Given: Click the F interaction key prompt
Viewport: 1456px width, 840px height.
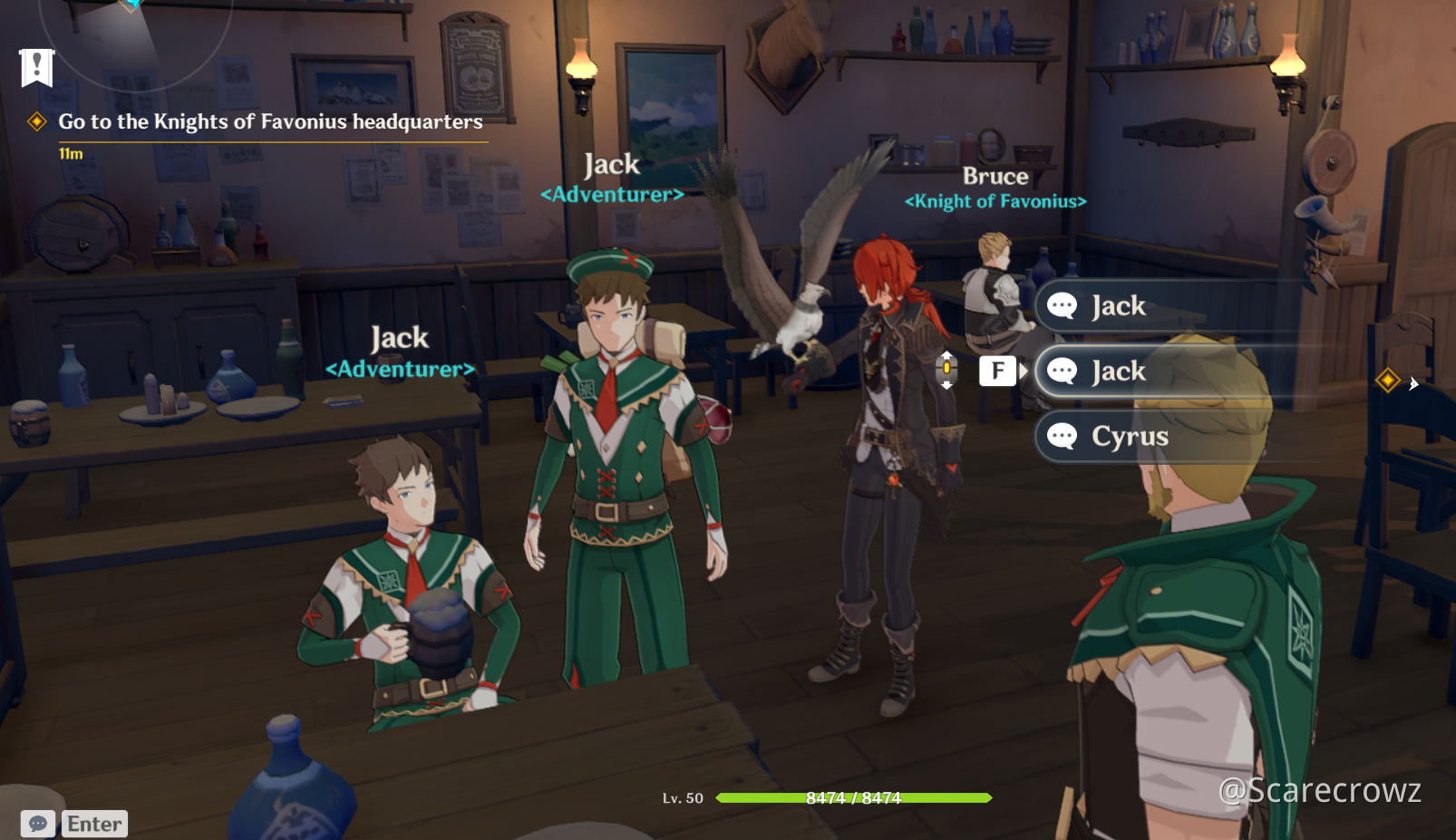Looking at the screenshot, I should pyautogui.click(x=997, y=371).
